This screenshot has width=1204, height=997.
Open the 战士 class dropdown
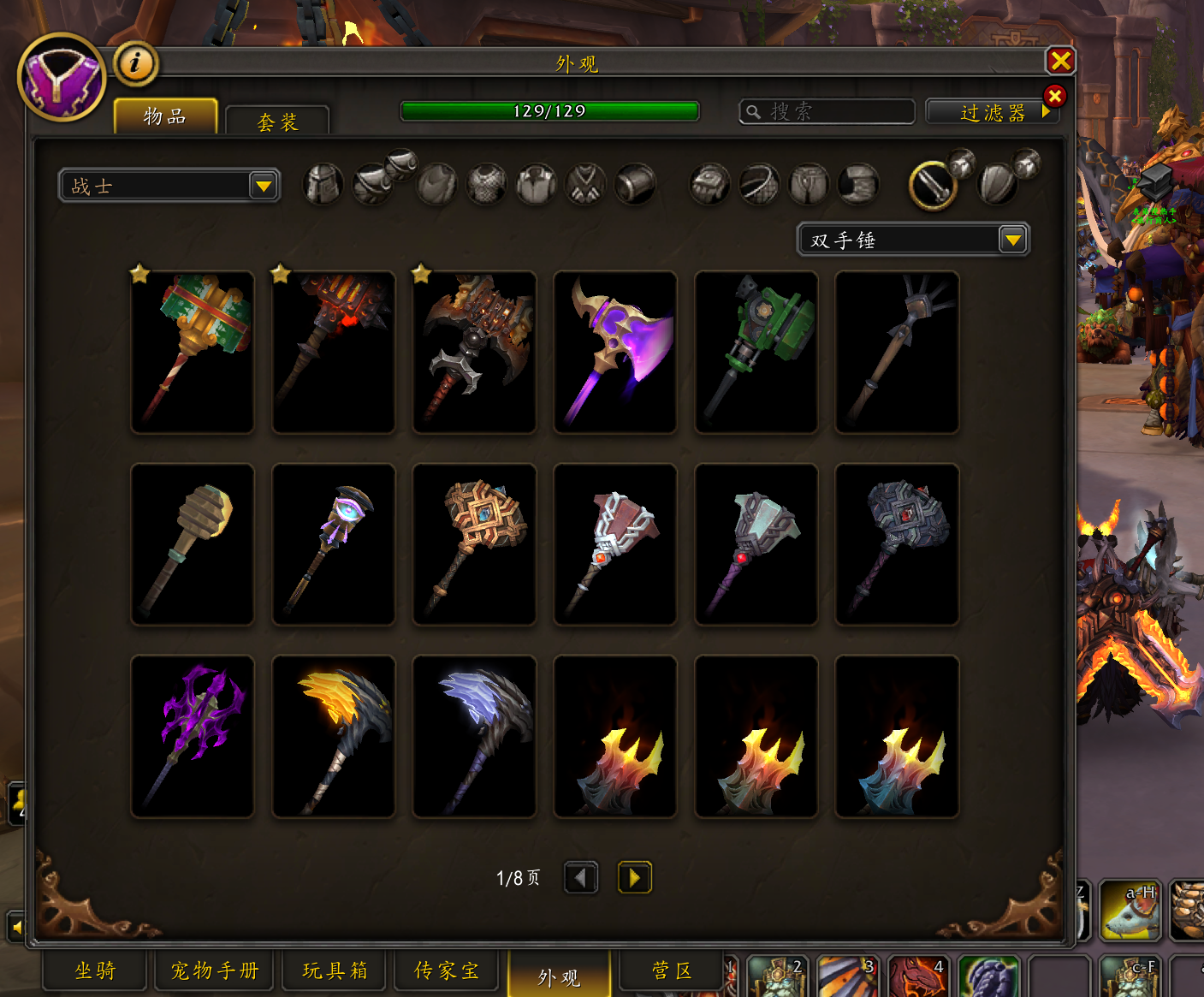pos(169,186)
